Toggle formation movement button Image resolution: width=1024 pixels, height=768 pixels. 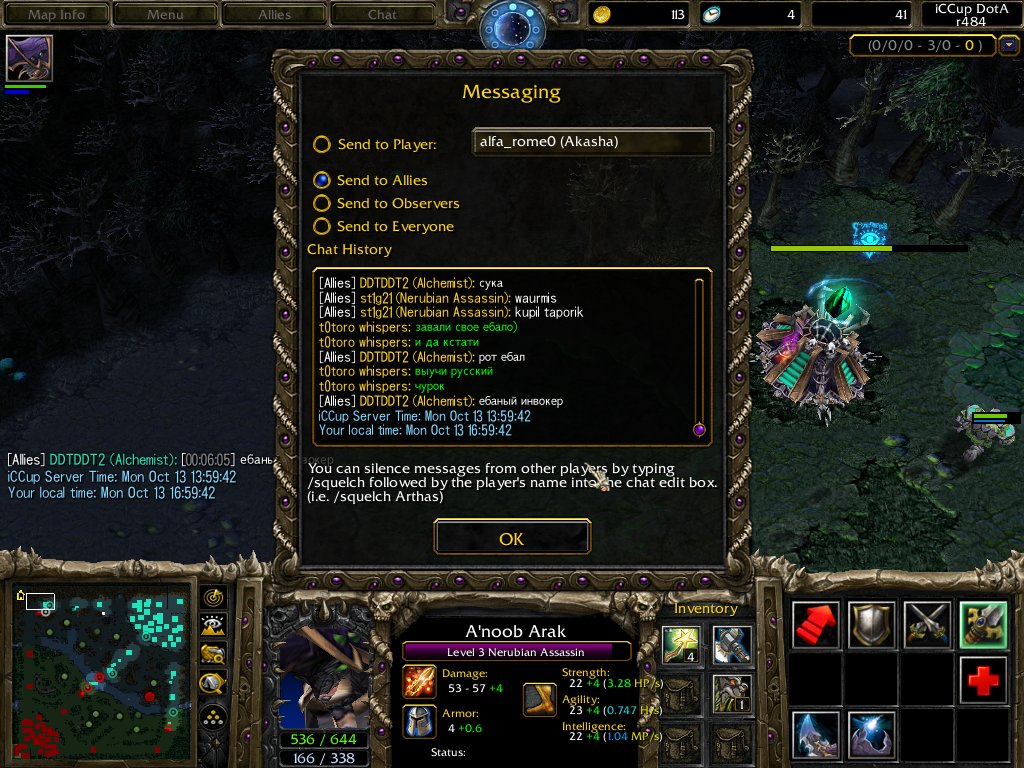(x=213, y=715)
